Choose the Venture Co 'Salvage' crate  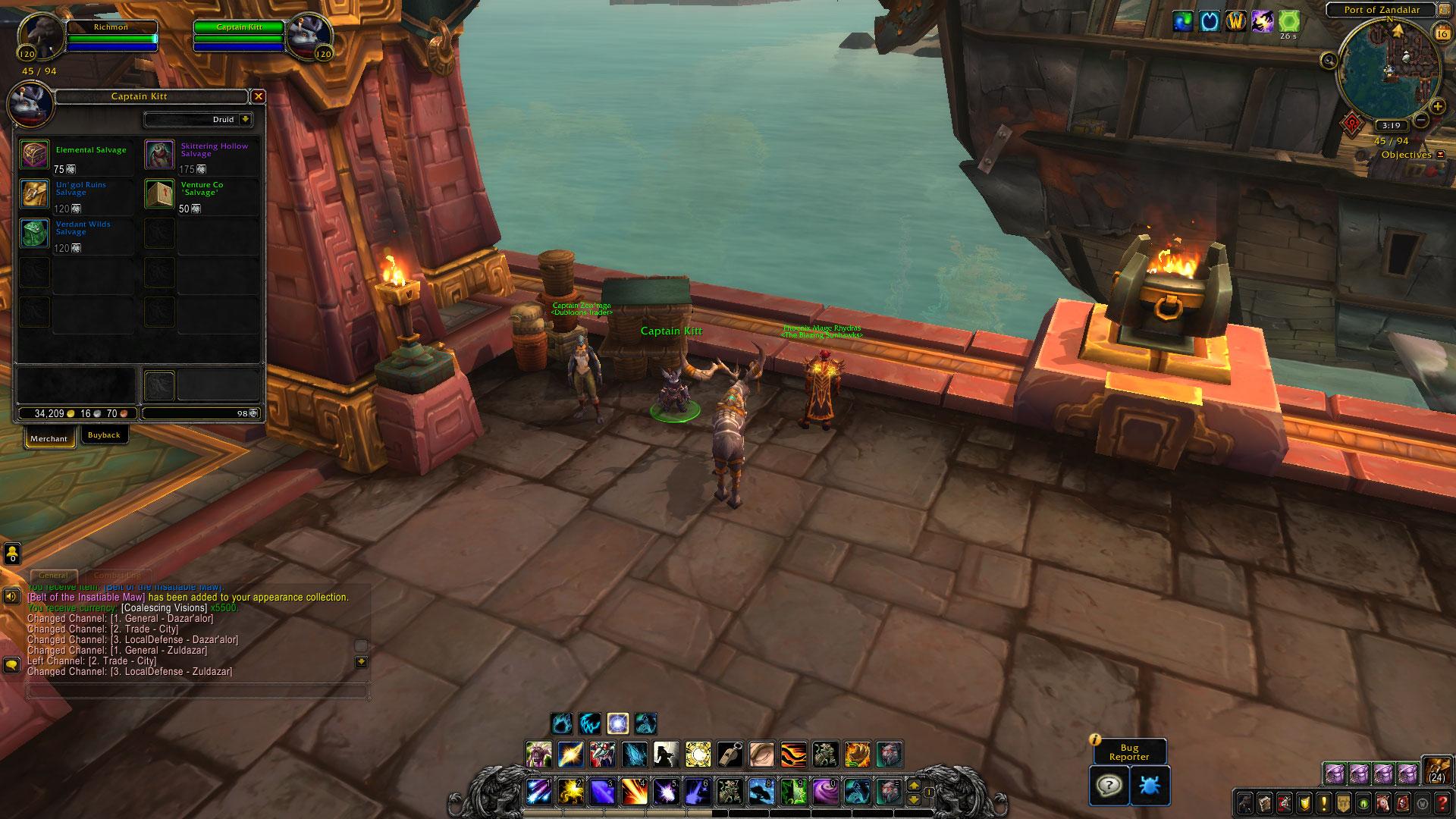(x=160, y=194)
